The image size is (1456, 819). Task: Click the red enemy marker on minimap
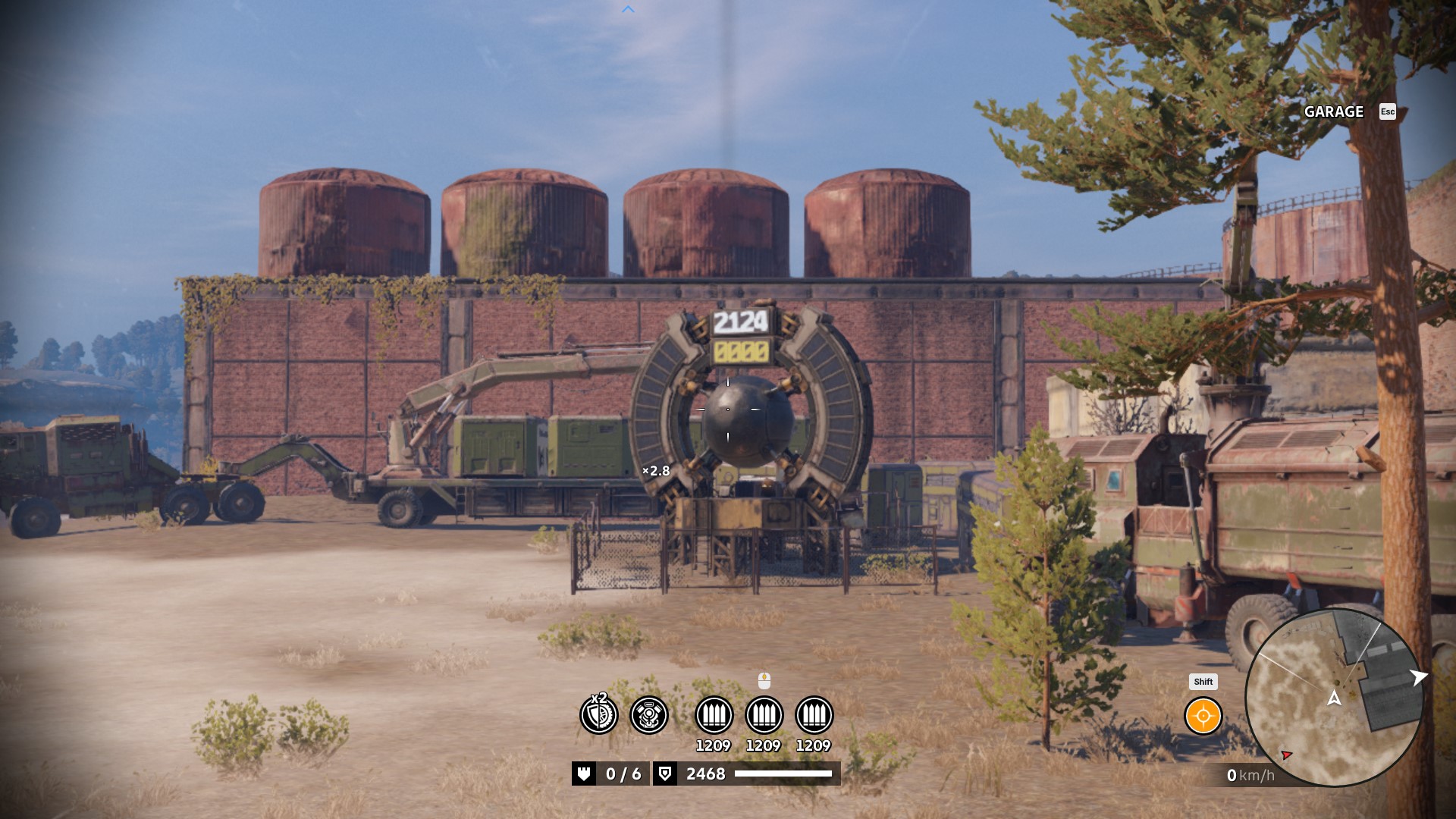point(1287,755)
